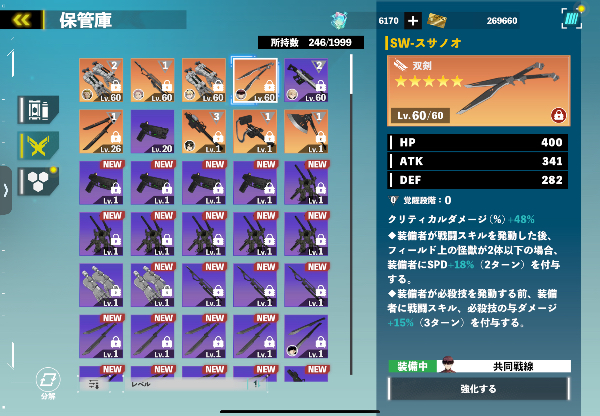Switch to the top equipment category tab
Viewport: 600px width, 416px height.
38,110
